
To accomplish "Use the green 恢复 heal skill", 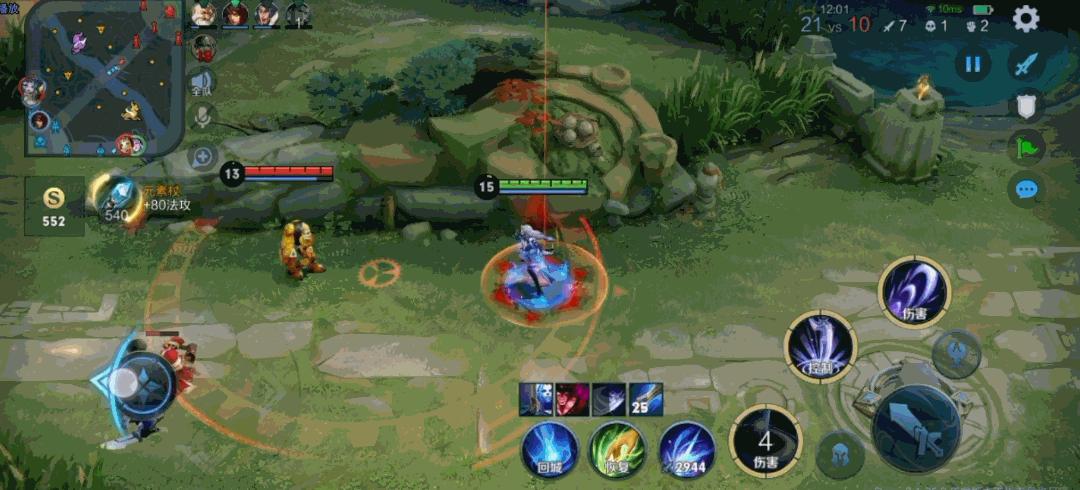I will coord(617,449).
